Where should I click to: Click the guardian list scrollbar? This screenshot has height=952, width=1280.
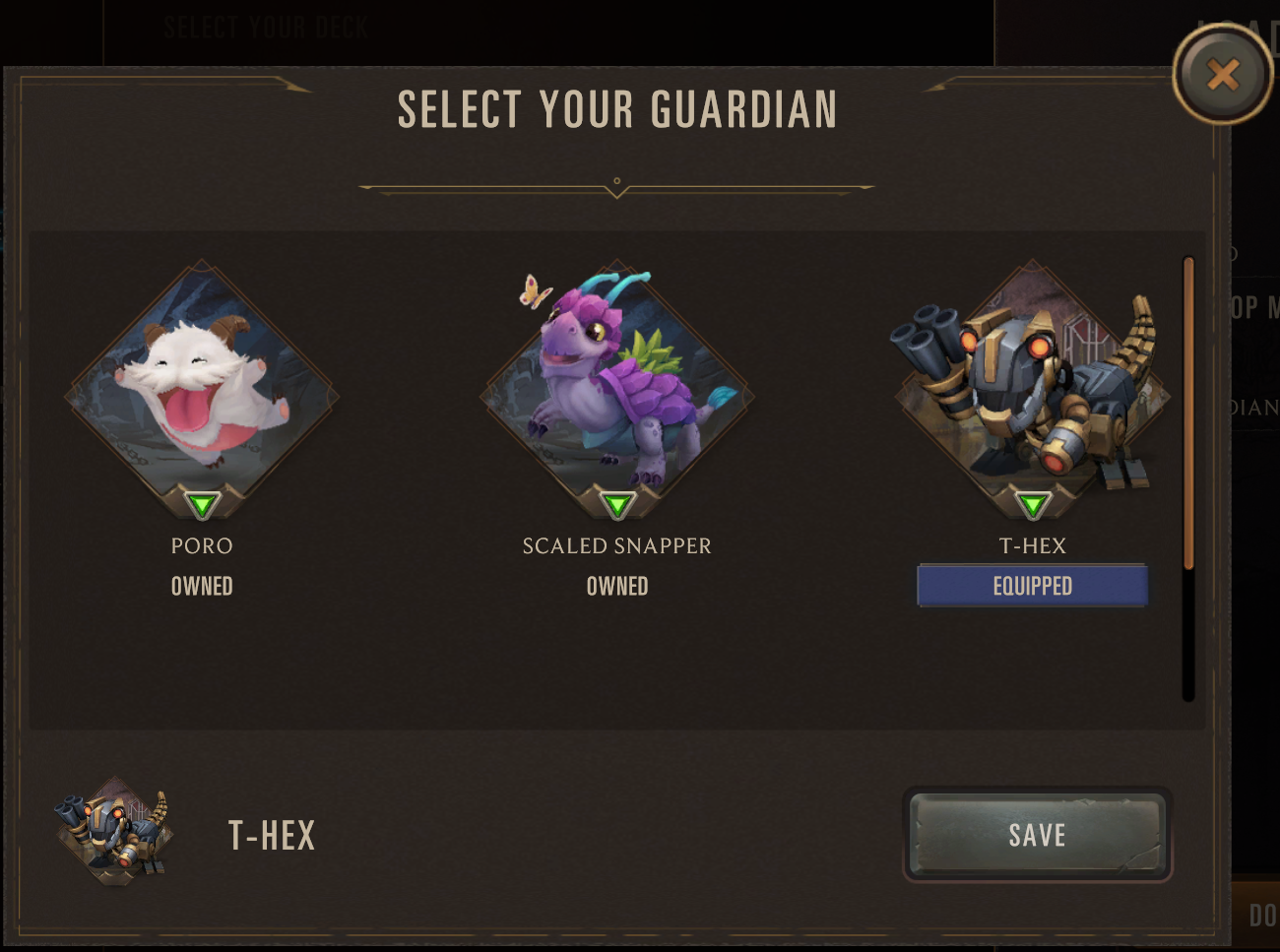1188,413
